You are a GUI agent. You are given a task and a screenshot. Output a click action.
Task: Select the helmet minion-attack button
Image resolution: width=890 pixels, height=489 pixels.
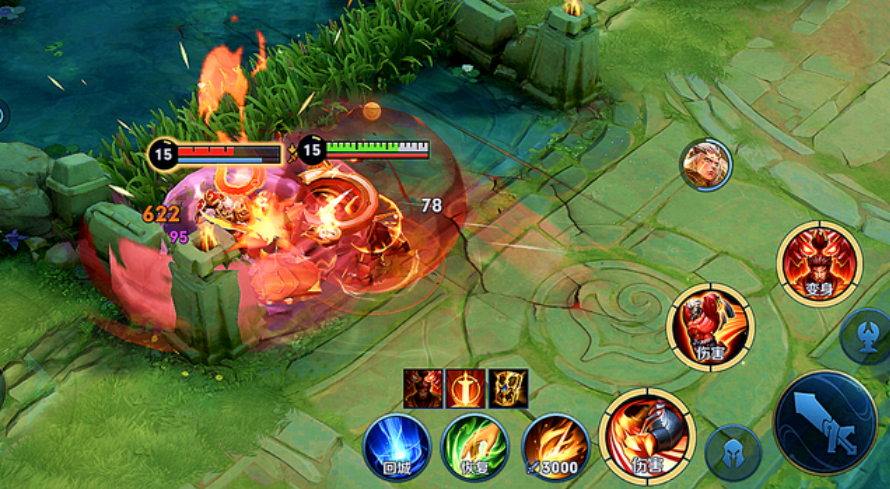[x=733, y=453]
